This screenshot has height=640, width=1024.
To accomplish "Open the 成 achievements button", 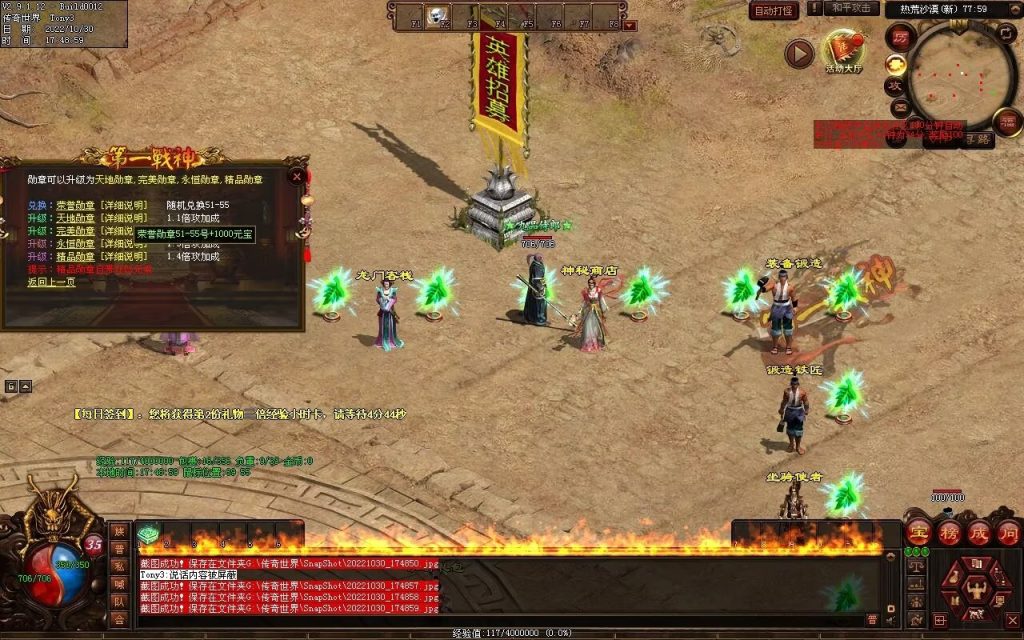I will pyautogui.click(x=979, y=533).
